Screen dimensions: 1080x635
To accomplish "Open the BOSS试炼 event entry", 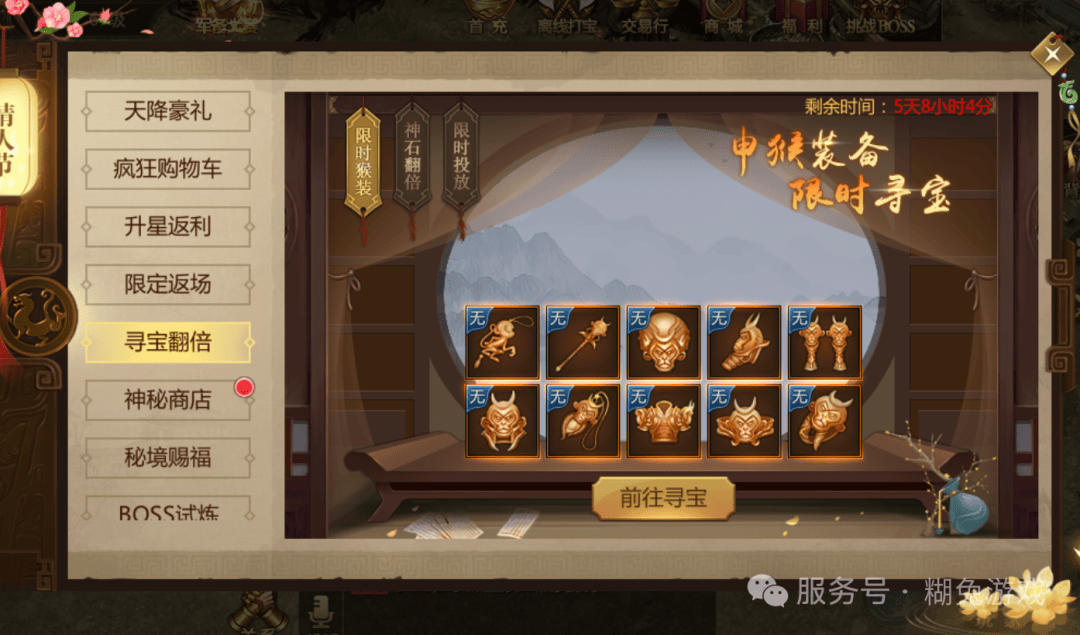I will coord(167,512).
